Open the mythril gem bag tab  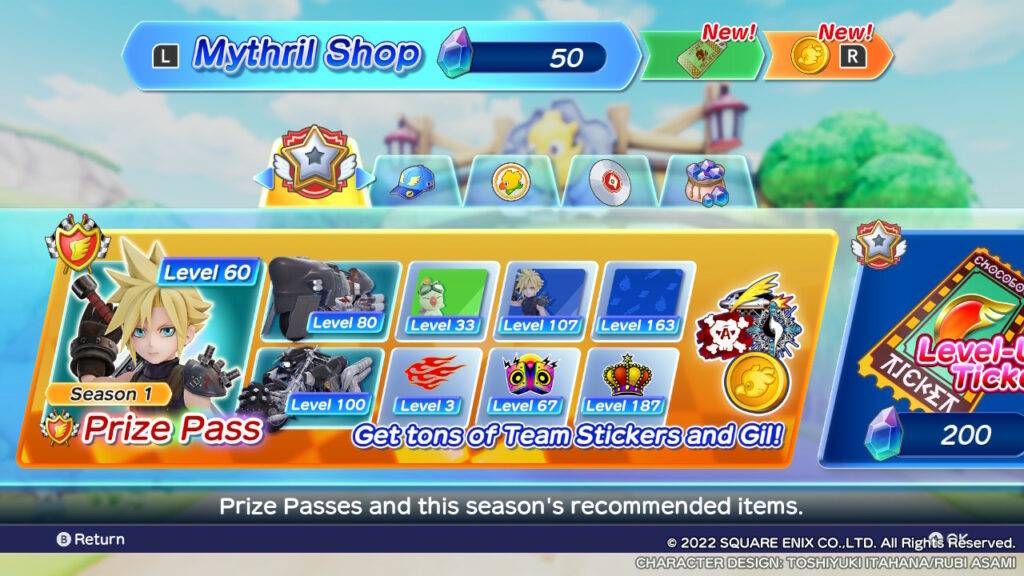point(705,180)
